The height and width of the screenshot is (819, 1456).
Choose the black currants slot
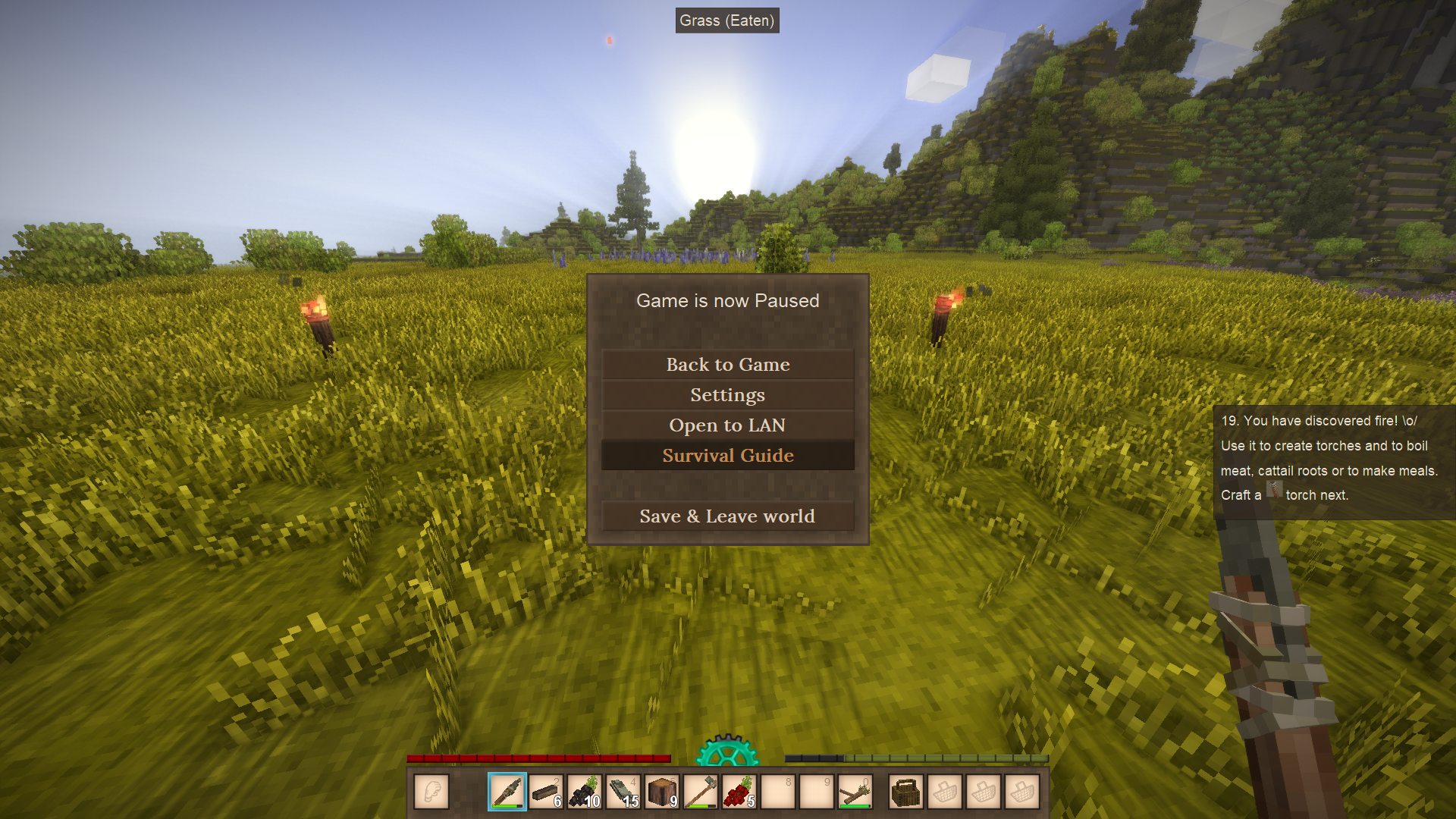pos(584,792)
